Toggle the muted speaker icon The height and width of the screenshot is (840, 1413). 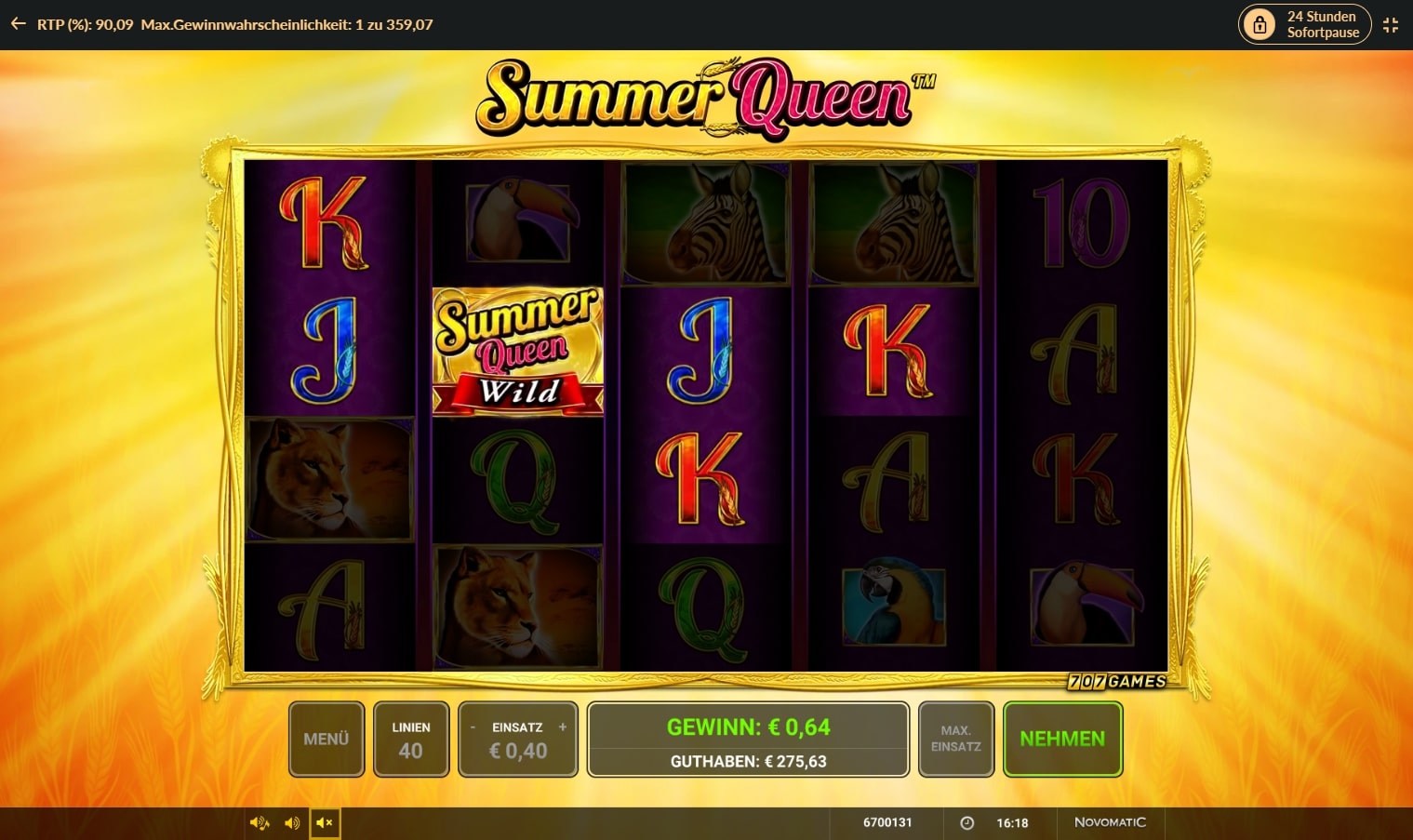click(325, 823)
